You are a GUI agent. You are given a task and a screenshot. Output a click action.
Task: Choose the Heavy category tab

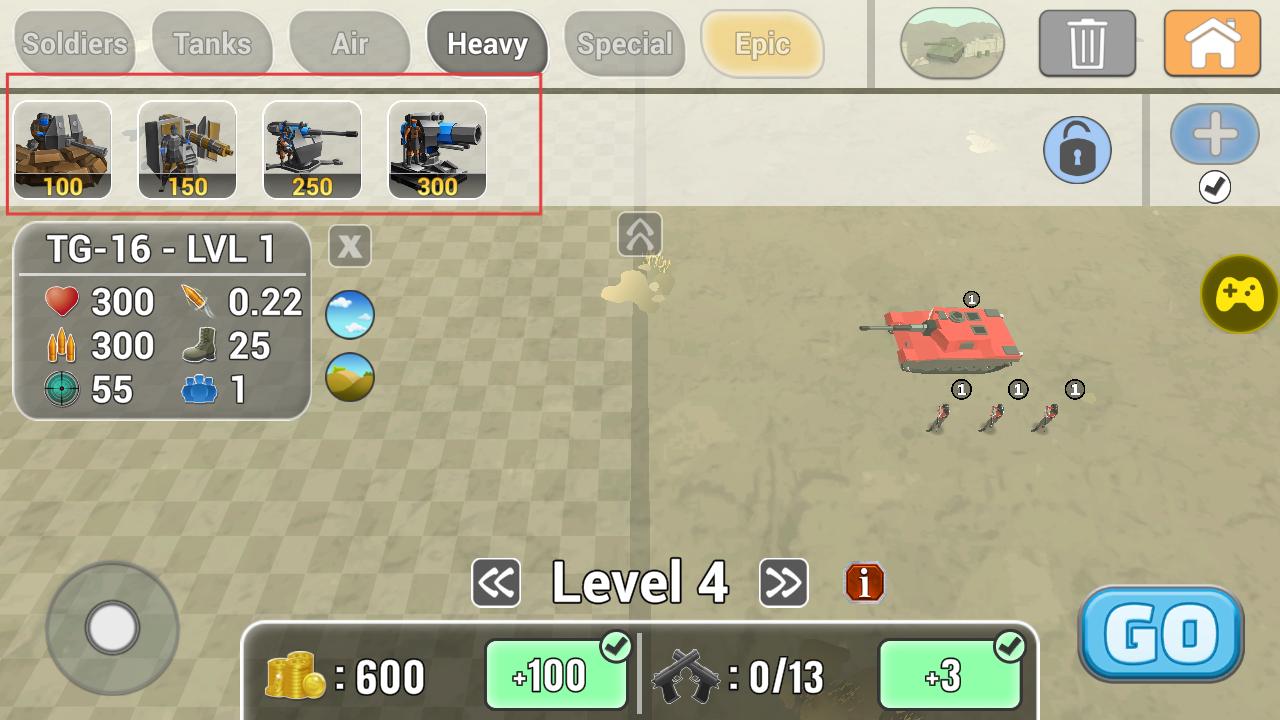point(487,44)
